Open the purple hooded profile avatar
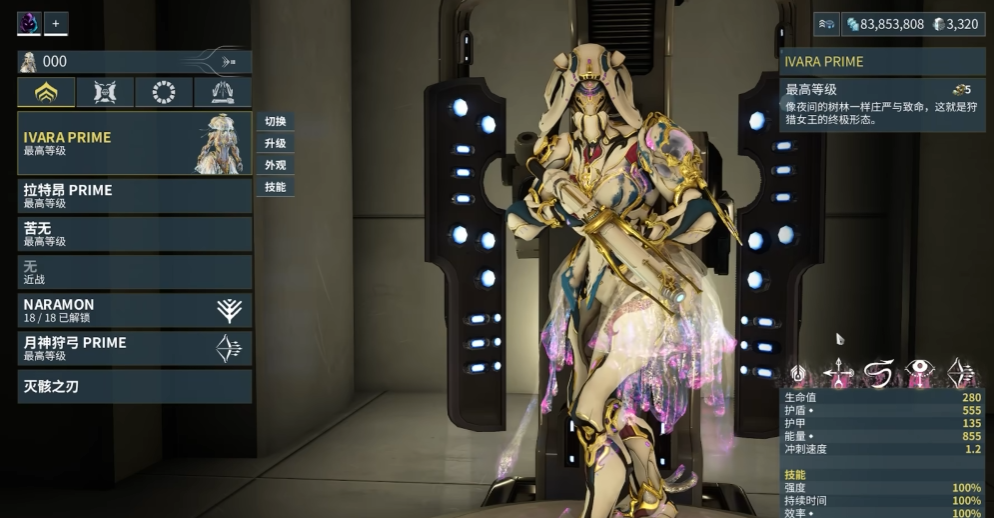The width and height of the screenshot is (994, 518). [29, 23]
